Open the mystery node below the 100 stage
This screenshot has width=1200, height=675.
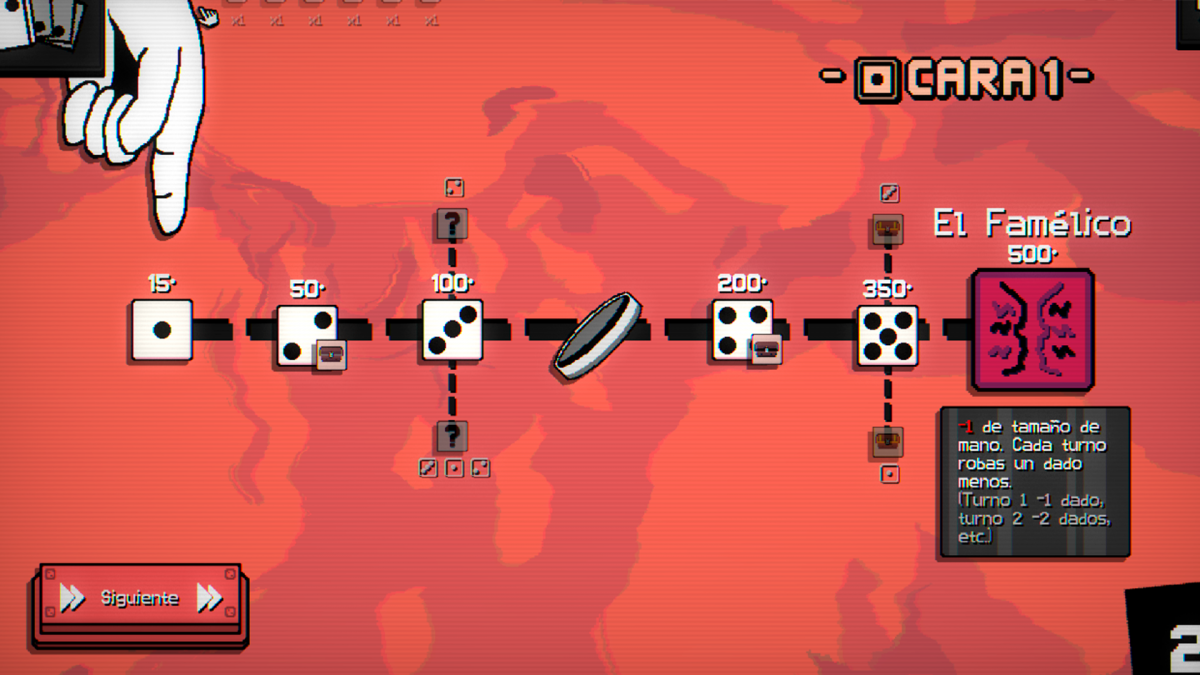452,436
